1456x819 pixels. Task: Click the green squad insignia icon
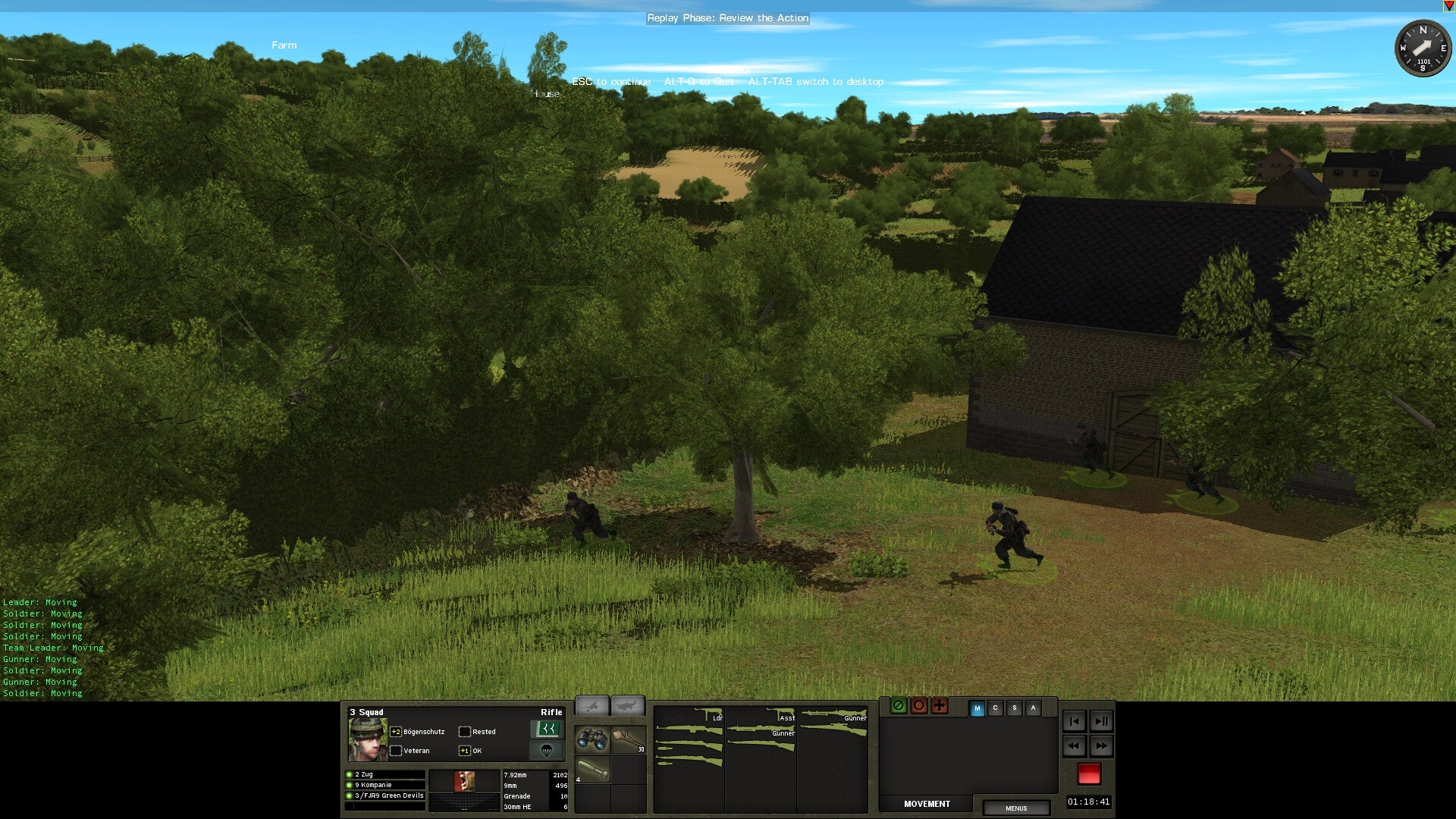[x=548, y=729]
